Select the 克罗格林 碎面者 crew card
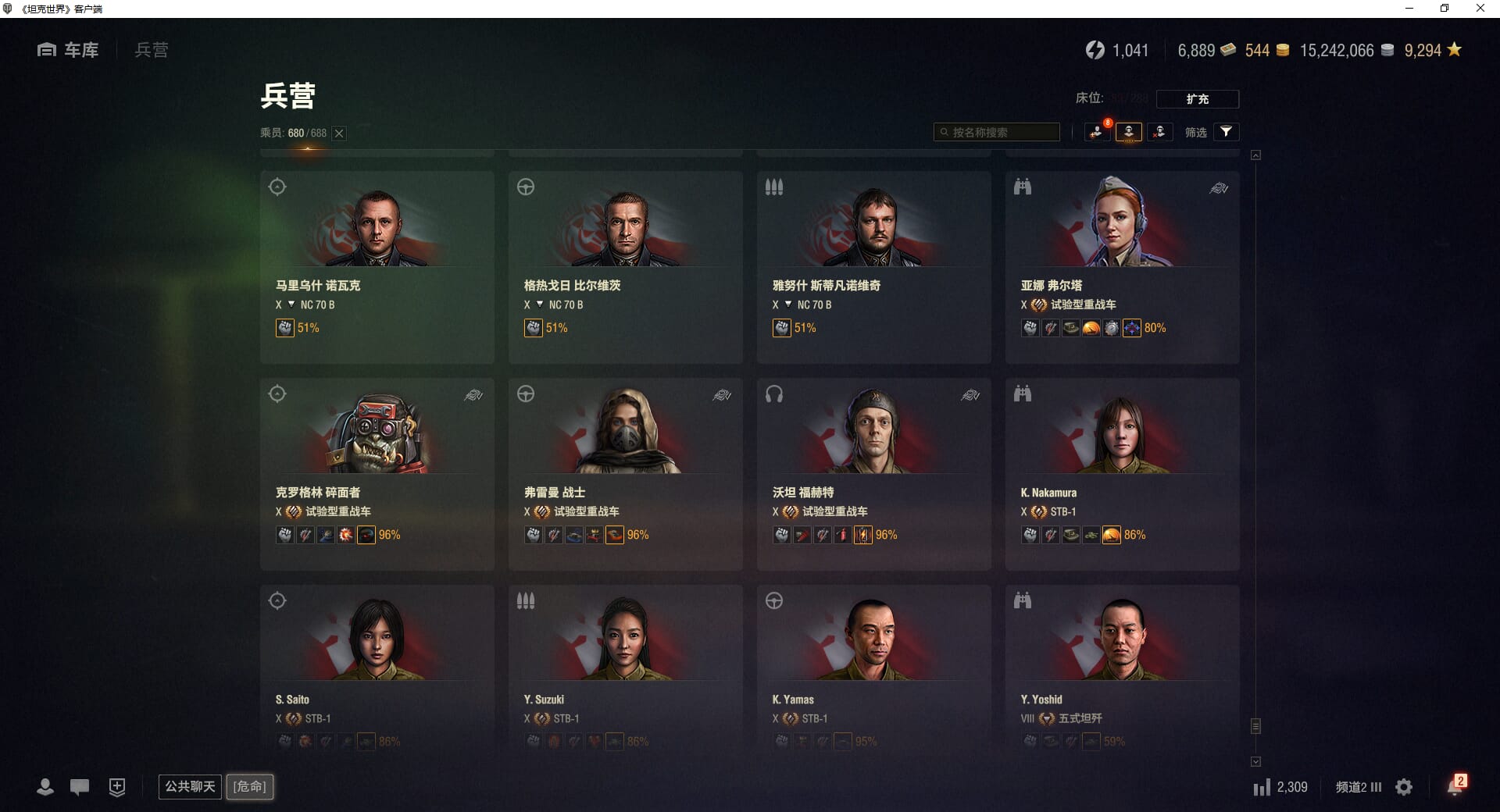Screen dimensions: 1500x812 click(x=377, y=473)
